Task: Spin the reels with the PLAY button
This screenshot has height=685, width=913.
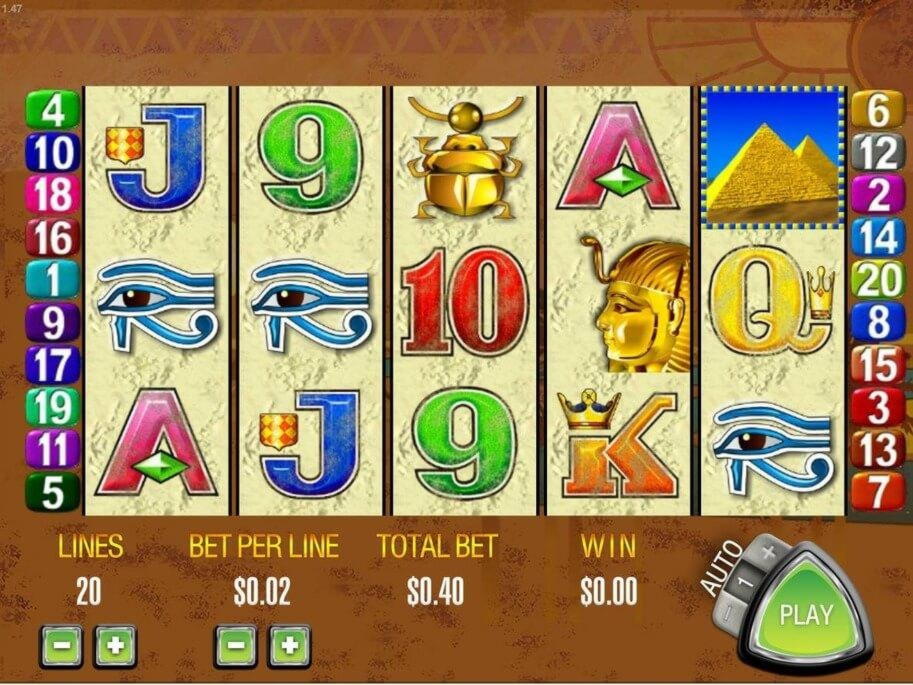Action: tap(807, 612)
